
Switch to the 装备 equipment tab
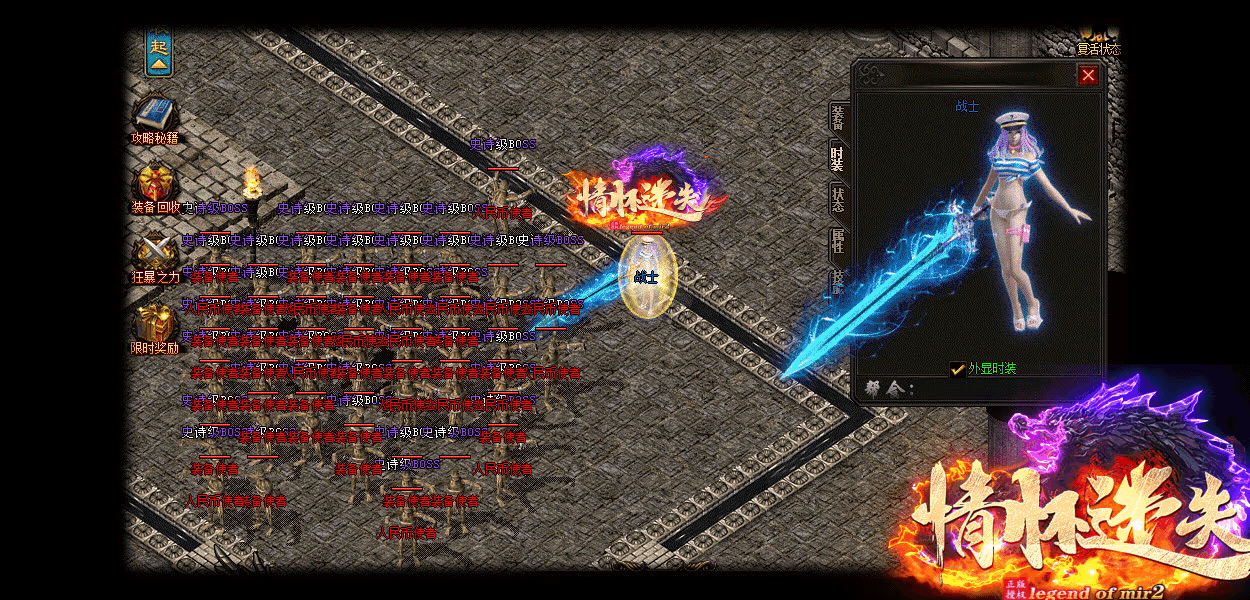(x=838, y=116)
